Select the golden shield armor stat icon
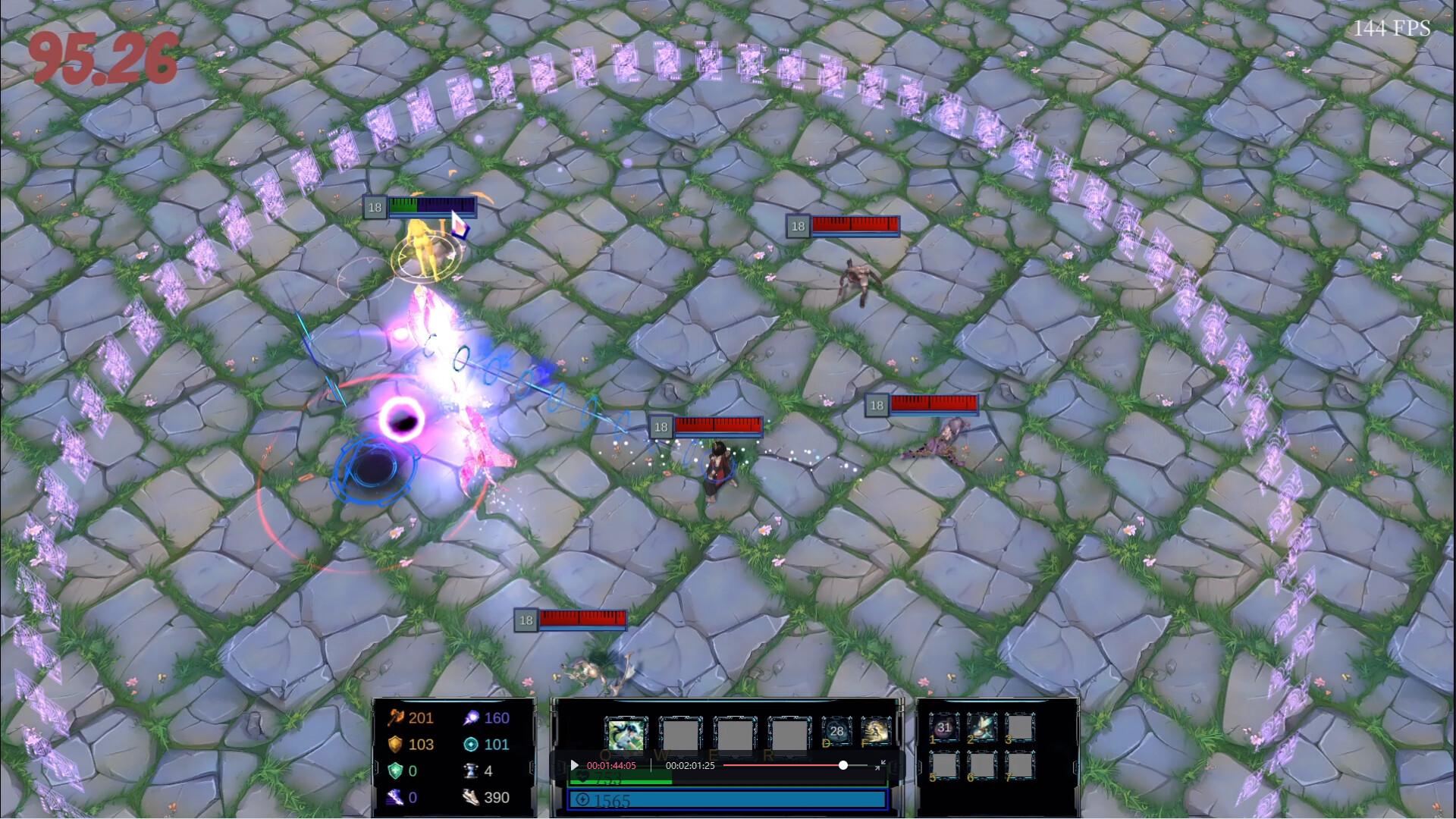The height and width of the screenshot is (819, 1456). pos(395,745)
